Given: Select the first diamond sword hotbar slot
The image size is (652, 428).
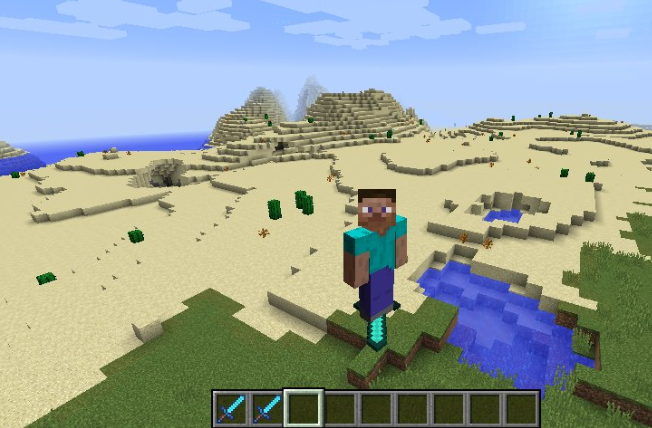Looking at the screenshot, I should [x=231, y=408].
